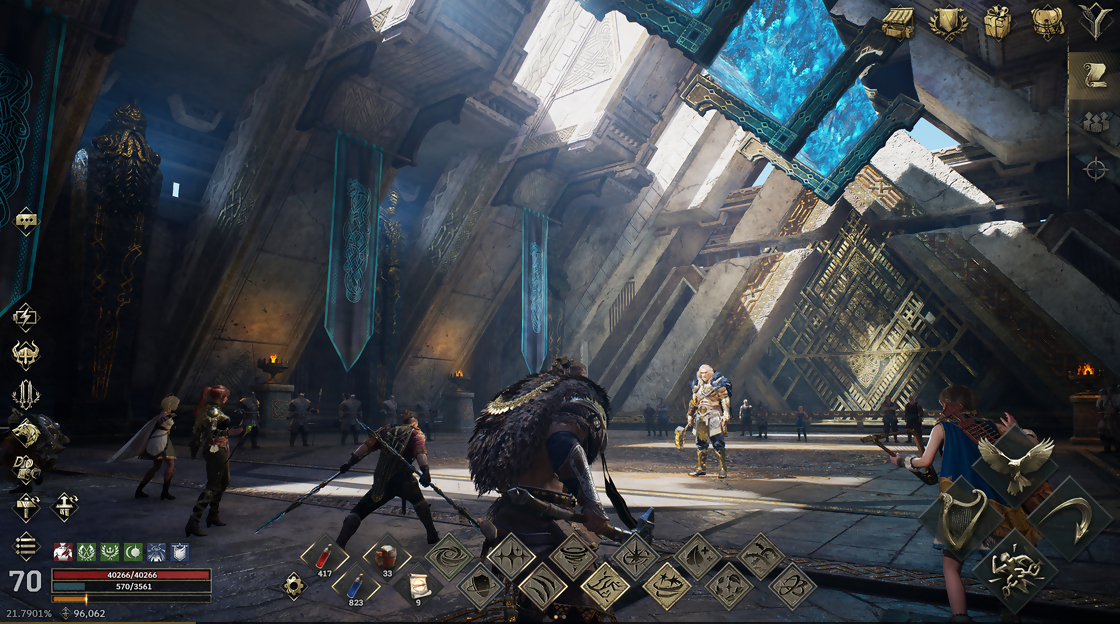Select the horned helmet icon
This screenshot has height=624, width=1120.
click(26, 353)
